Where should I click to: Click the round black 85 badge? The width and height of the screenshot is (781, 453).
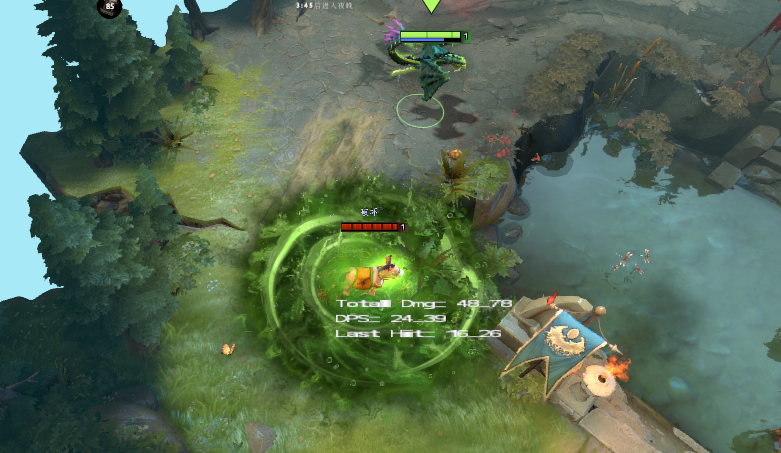[108, 7]
